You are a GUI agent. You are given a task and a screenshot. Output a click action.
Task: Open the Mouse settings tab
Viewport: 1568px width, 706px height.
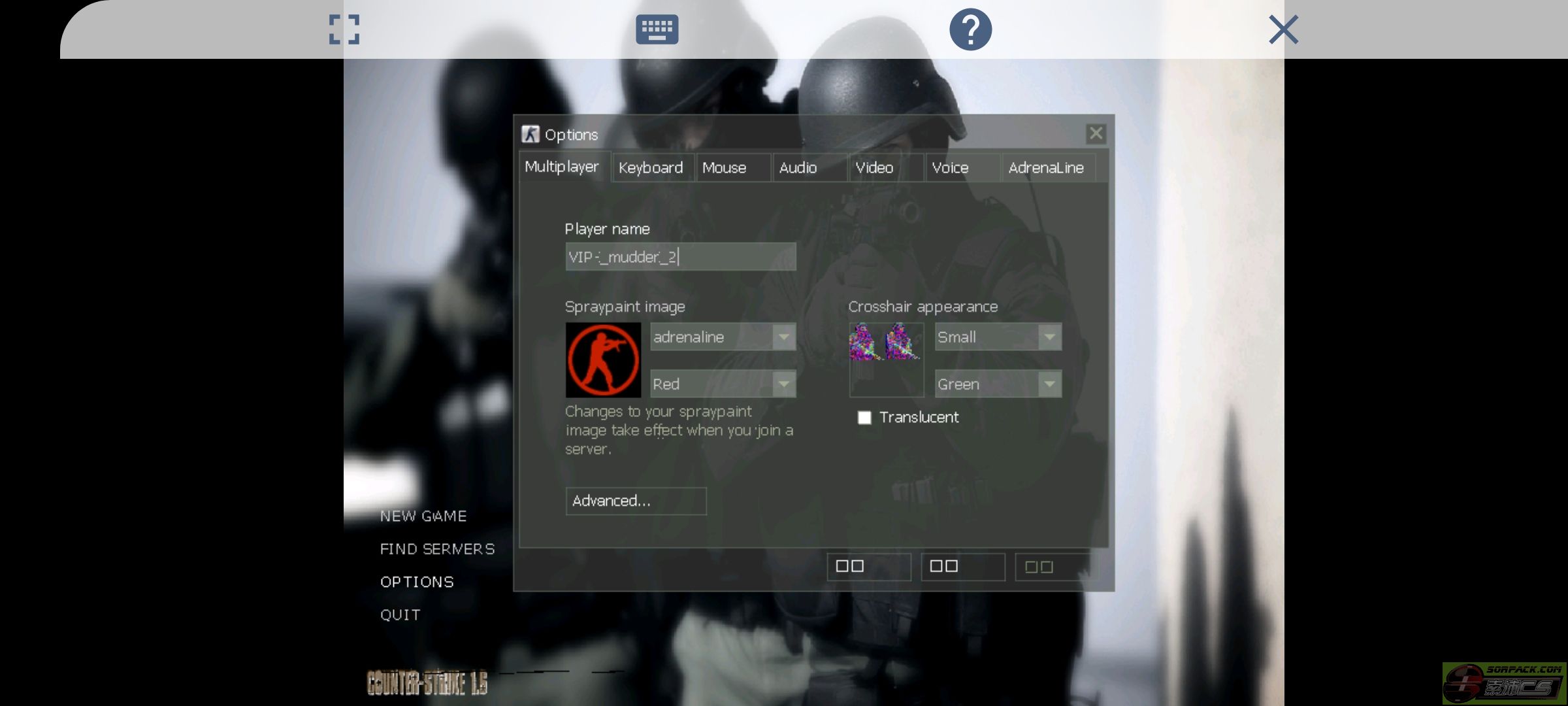725,168
